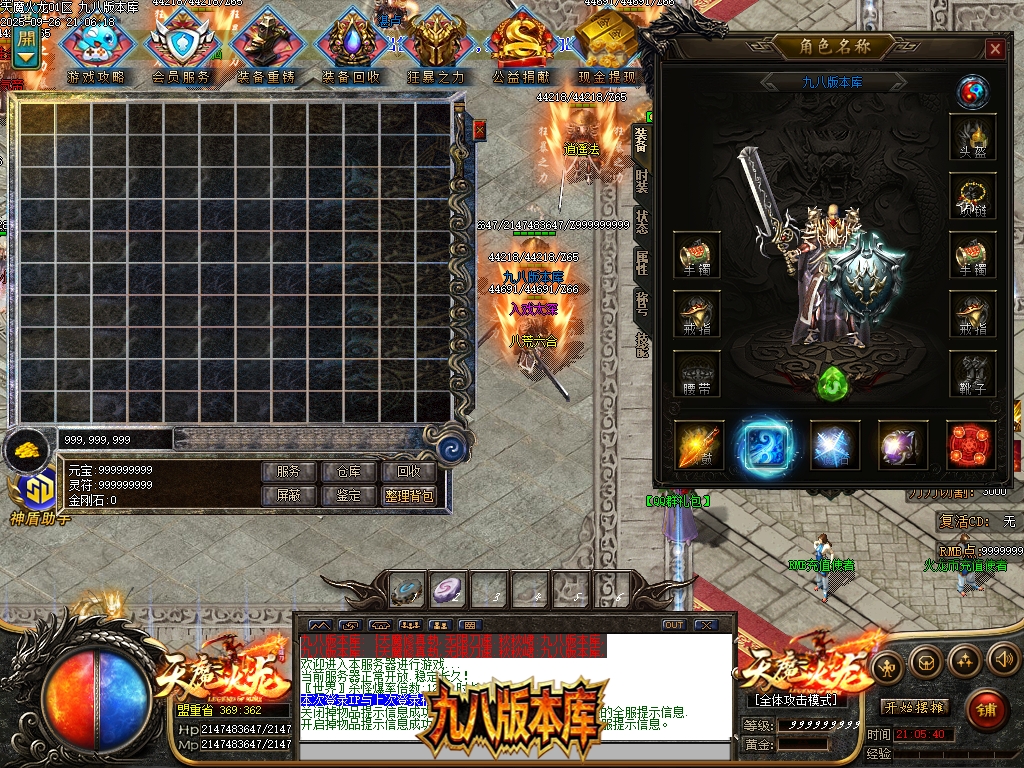Select the 靴子 boots equipment slot
This screenshot has width=1024, height=768.
pos(972,372)
